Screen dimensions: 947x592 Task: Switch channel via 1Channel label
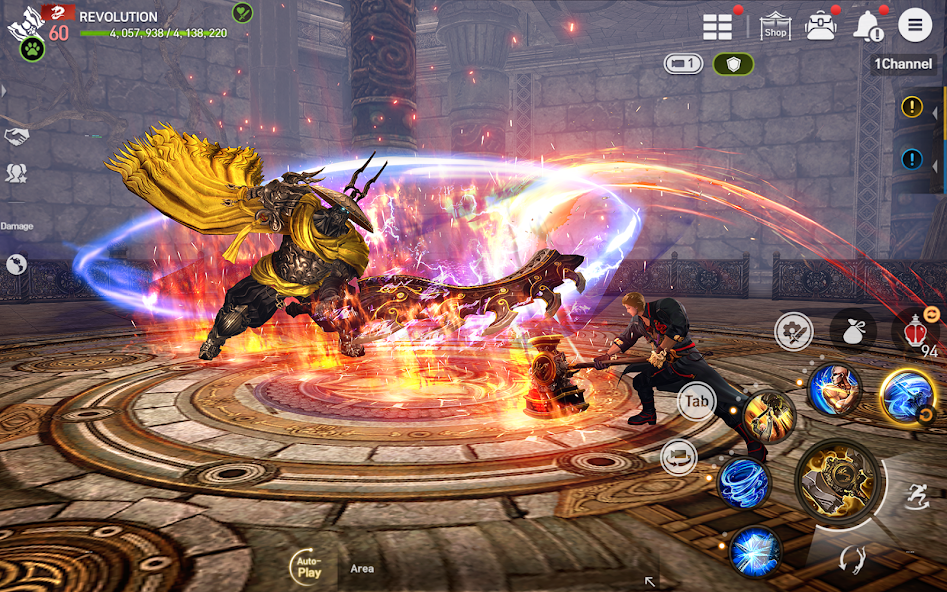pos(903,64)
